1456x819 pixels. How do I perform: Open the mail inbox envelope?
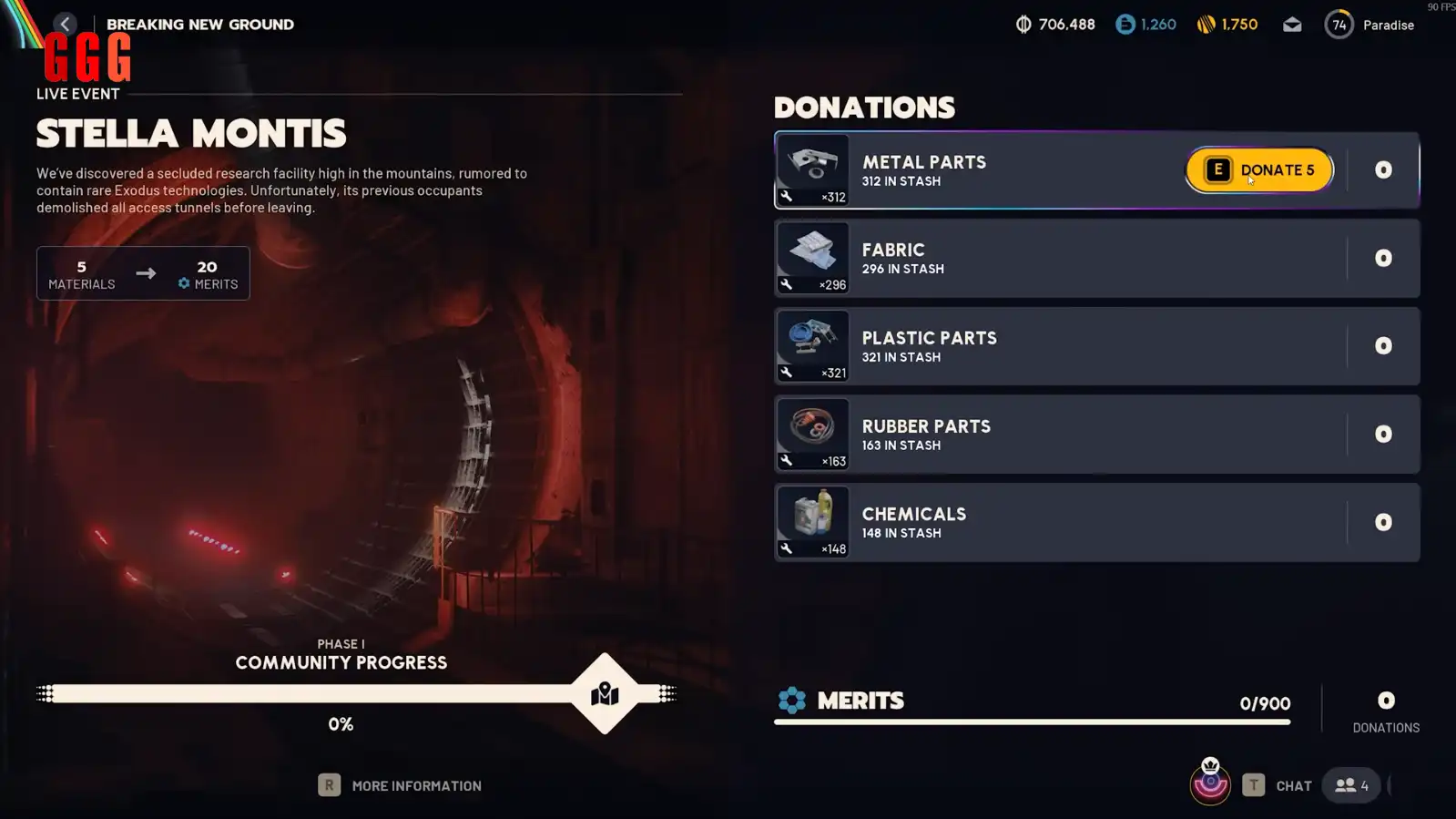[1292, 25]
